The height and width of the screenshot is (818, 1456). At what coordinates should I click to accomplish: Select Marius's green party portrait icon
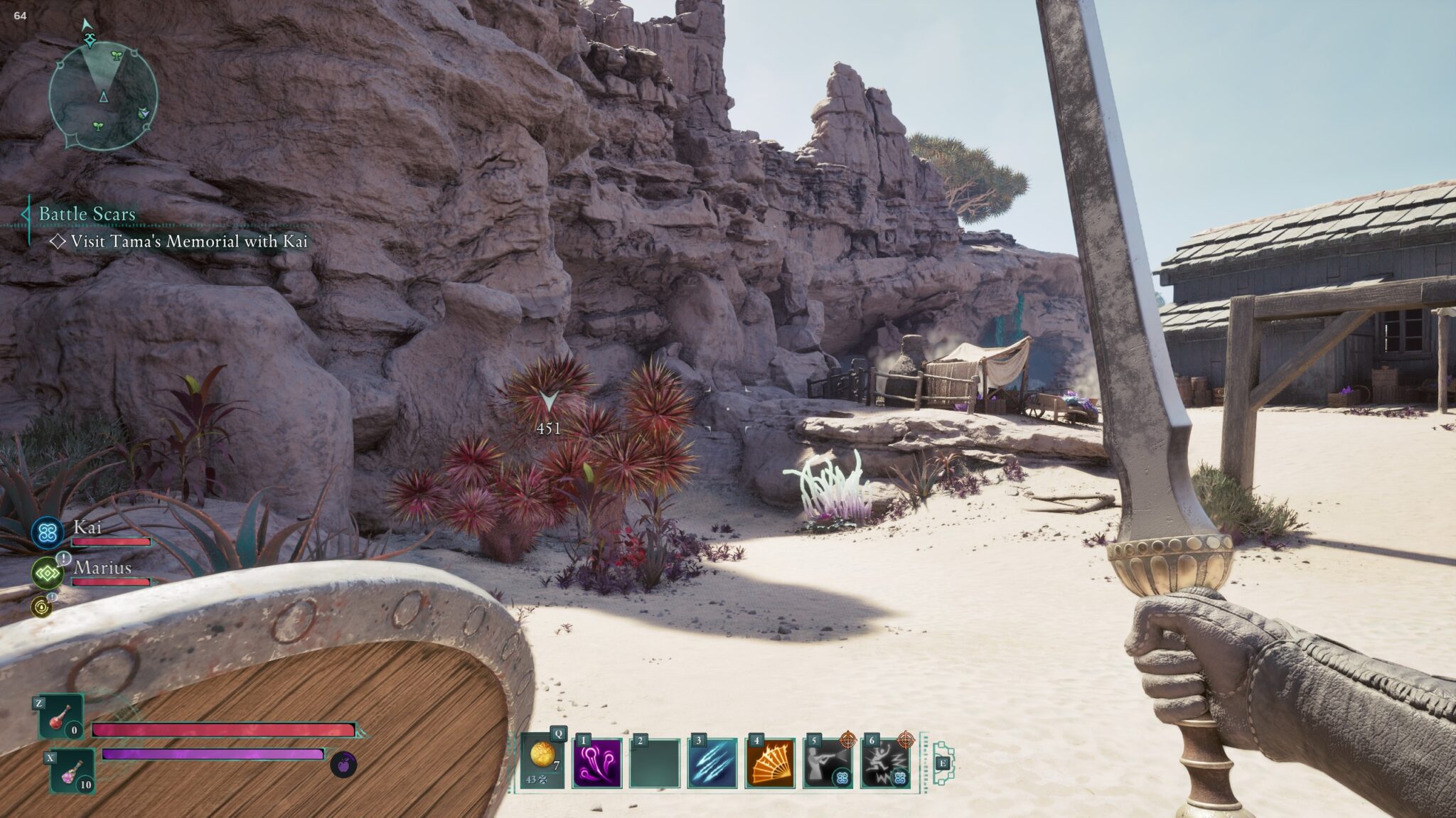[x=46, y=573]
